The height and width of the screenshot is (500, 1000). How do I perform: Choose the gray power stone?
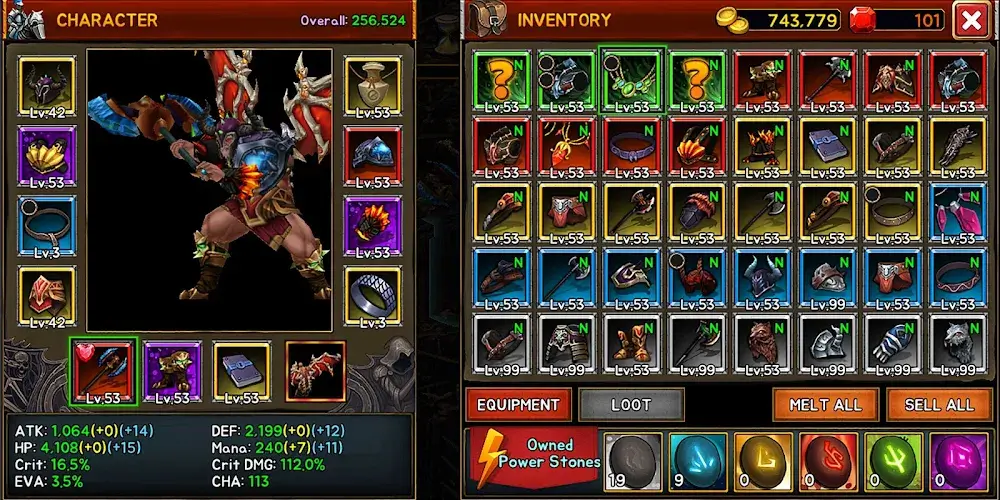pos(630,461)
